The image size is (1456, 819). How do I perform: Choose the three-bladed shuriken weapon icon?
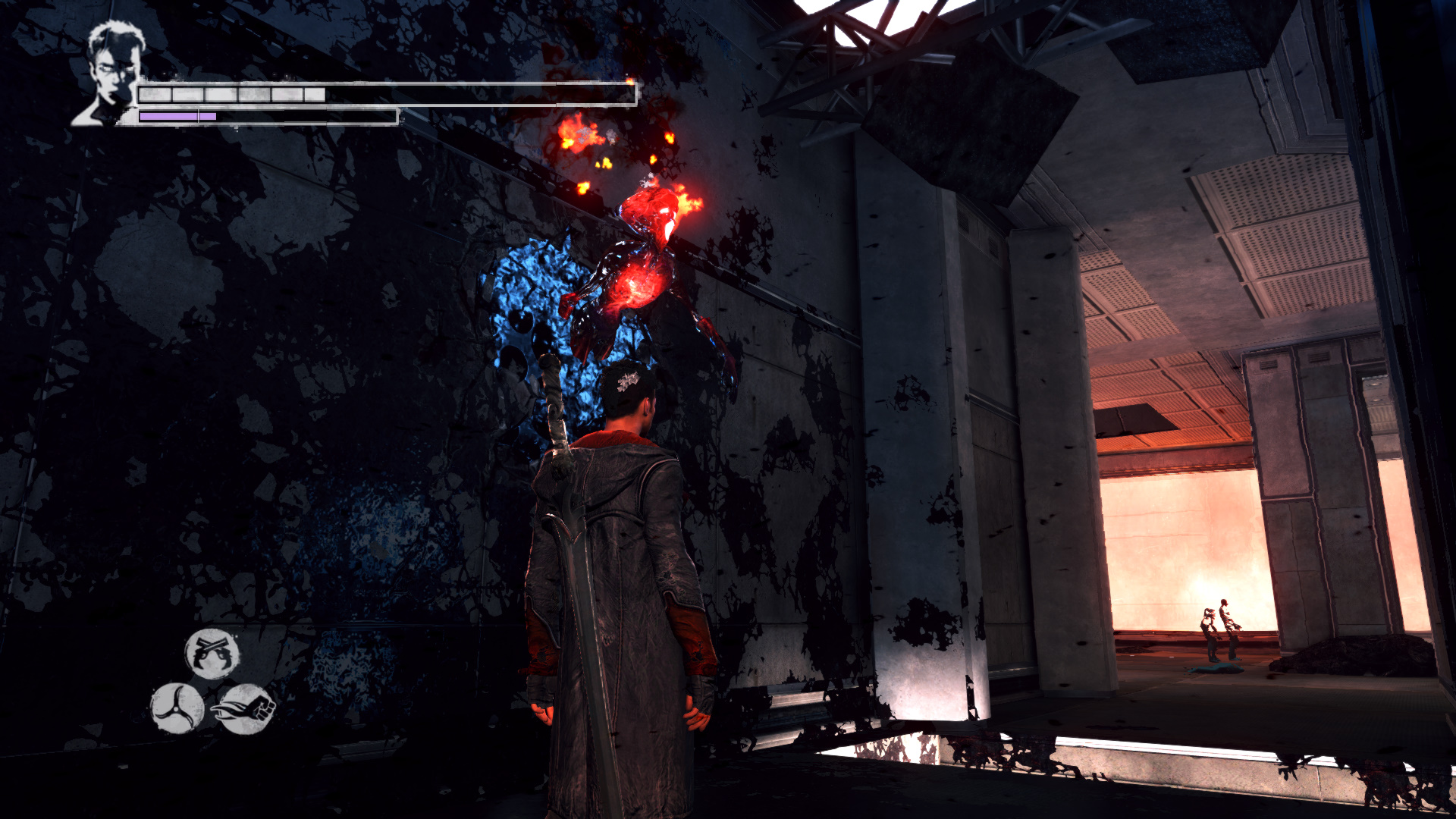click(177, 708)
